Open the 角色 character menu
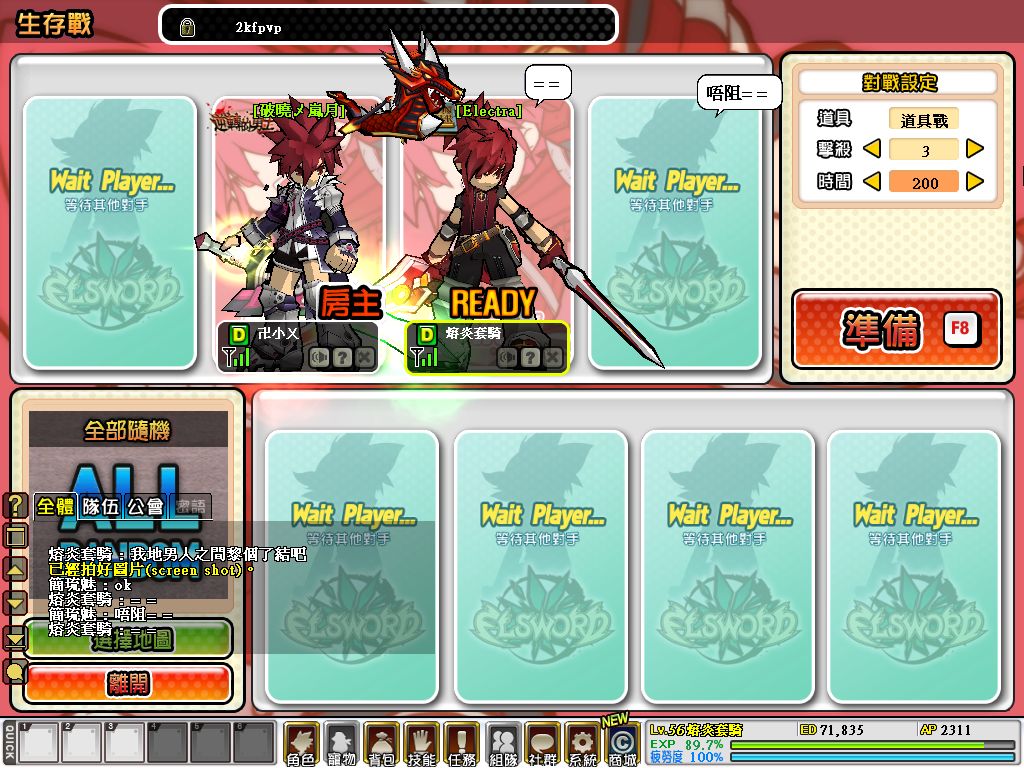The height and width of the screenshot is (768, 1024). tap(301, 745)
